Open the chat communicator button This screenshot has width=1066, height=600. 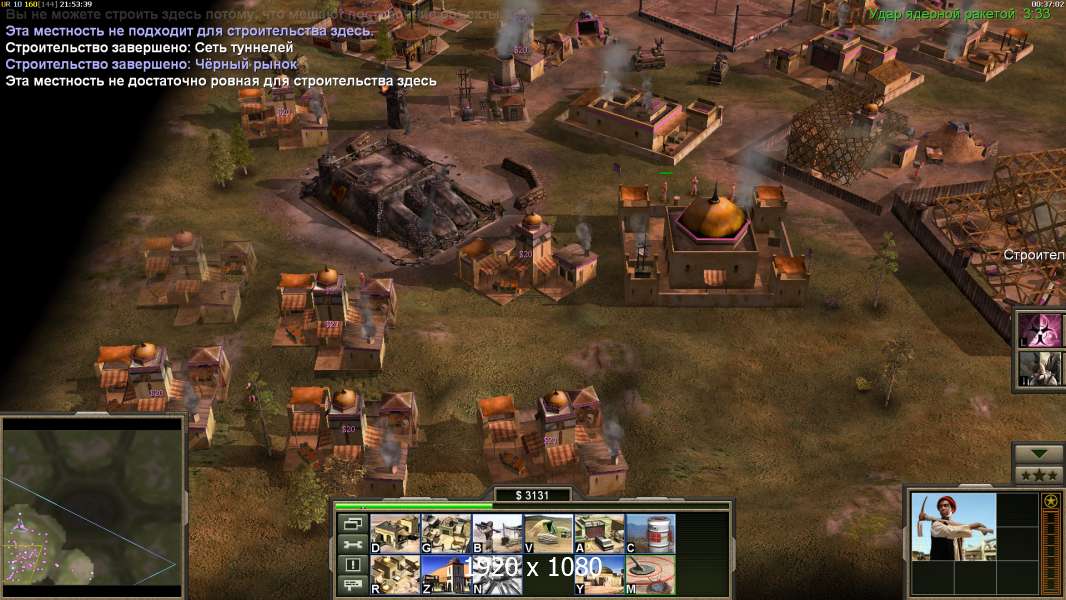352,586
